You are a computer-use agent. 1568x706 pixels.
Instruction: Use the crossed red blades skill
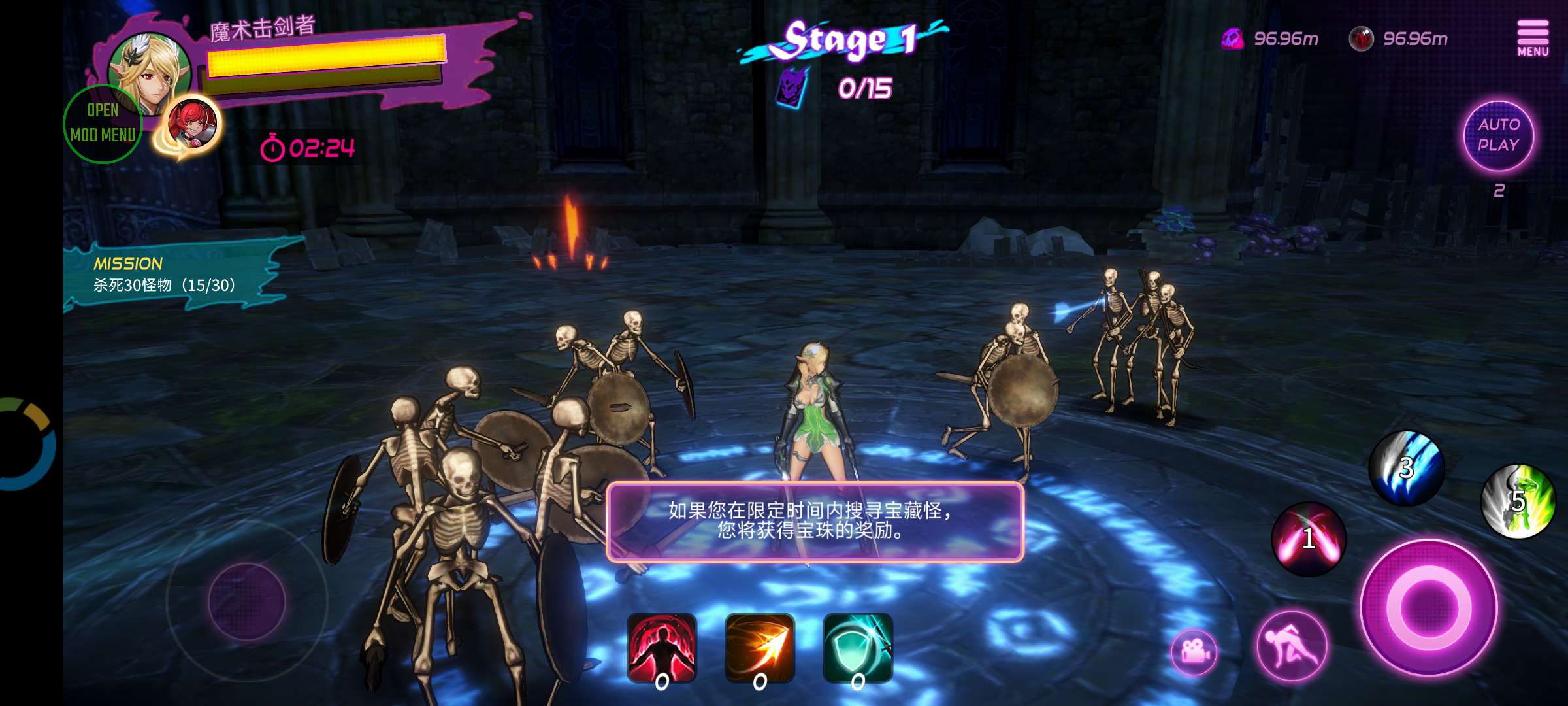[x=1309, y=539]
